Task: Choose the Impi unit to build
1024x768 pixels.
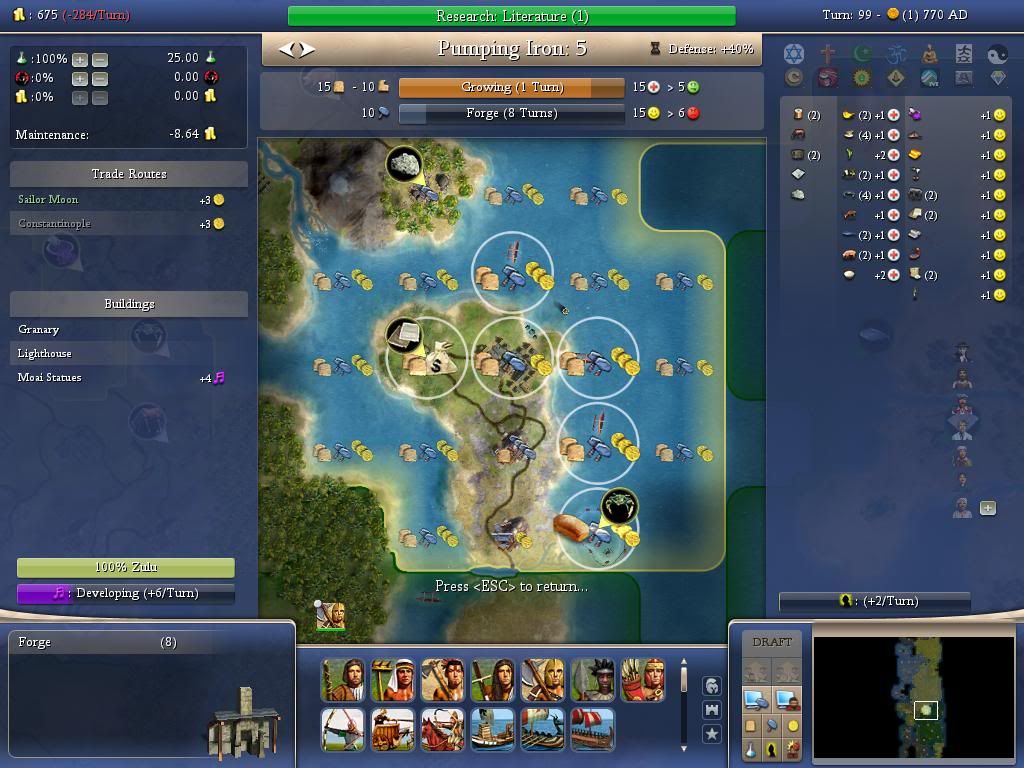Action: 592,680
